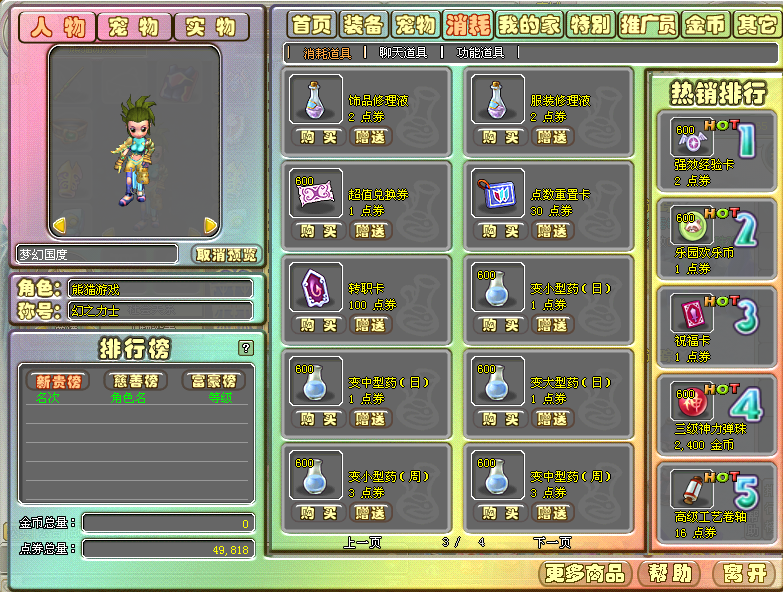This screenshot has width=783, height=592.
Task: Open the 宠物 shop category tab
Action: click(x=415, y=24)
